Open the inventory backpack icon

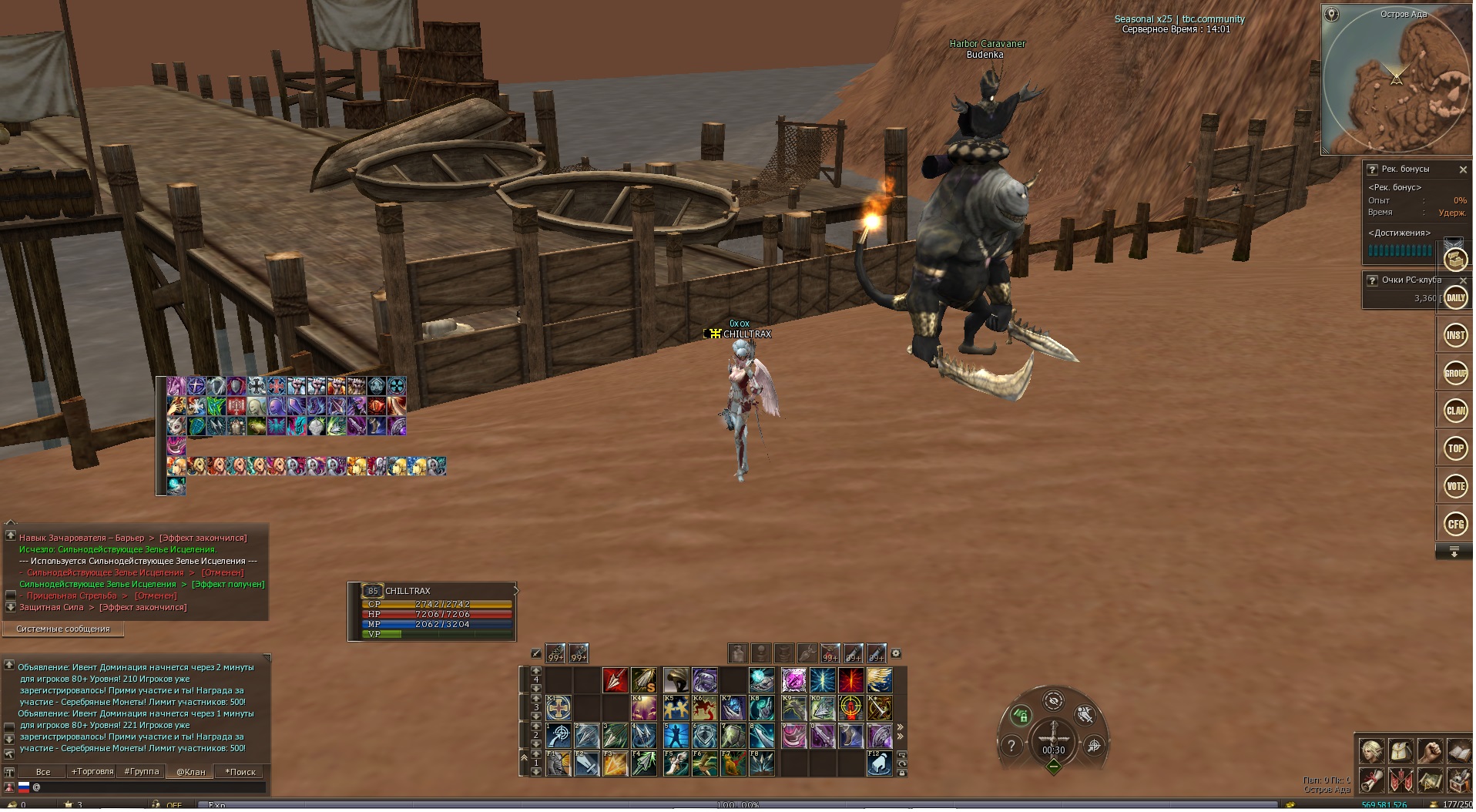pos(1400,750)
